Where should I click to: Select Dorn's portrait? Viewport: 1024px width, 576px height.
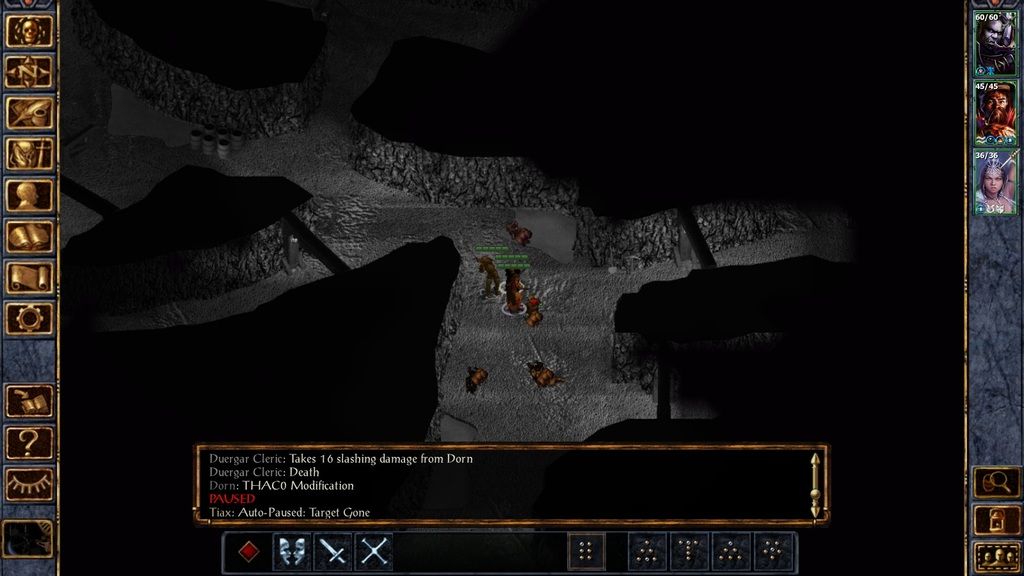tap(994, 44)
